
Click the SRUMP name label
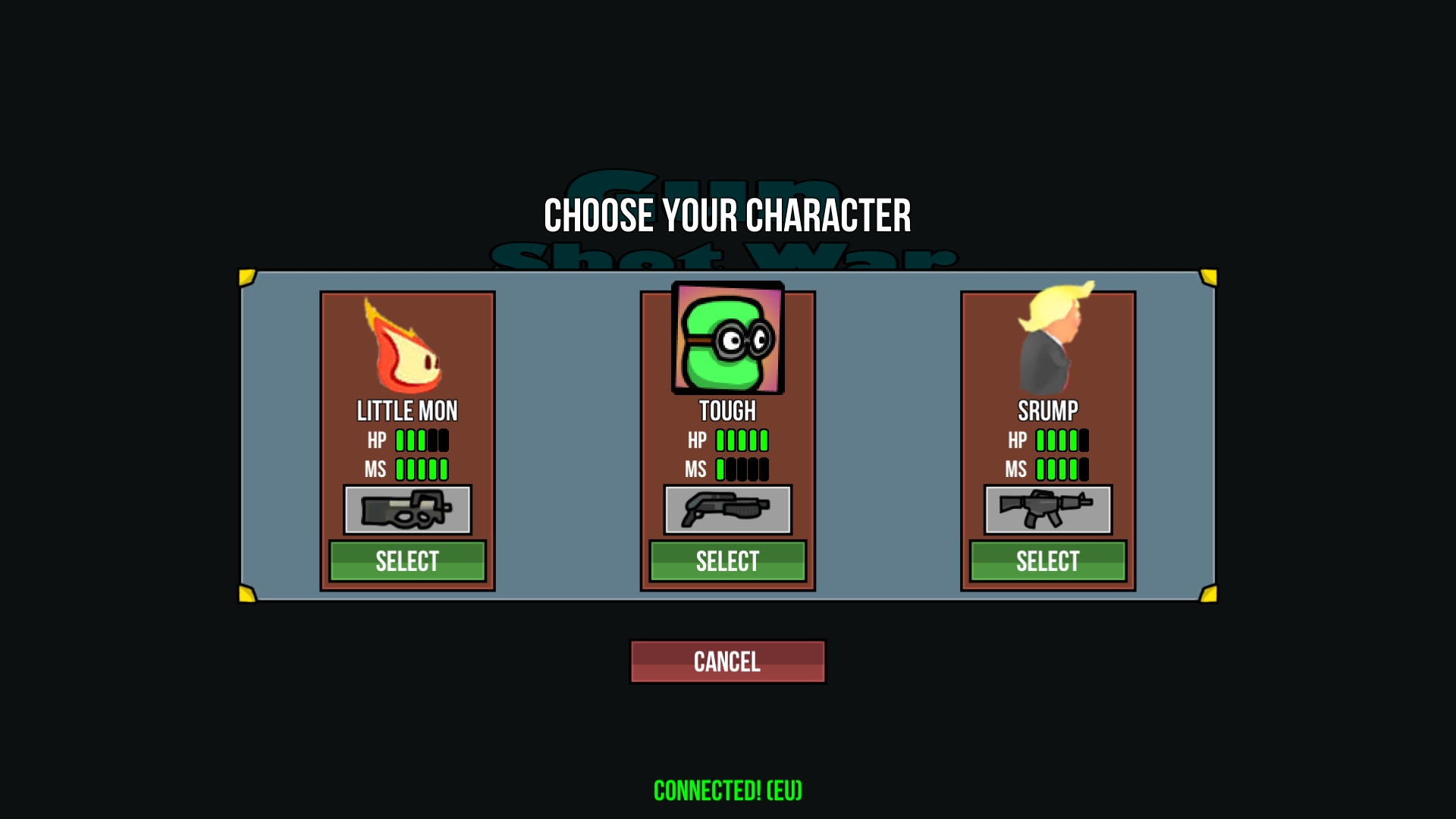[x=1047, y=411]
